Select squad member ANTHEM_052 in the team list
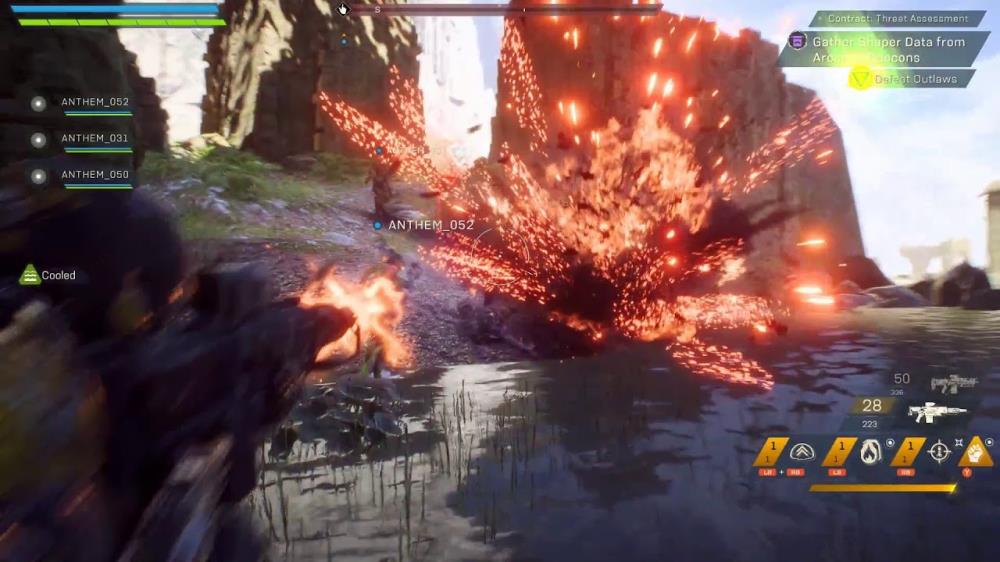 (x=94, y=102)
